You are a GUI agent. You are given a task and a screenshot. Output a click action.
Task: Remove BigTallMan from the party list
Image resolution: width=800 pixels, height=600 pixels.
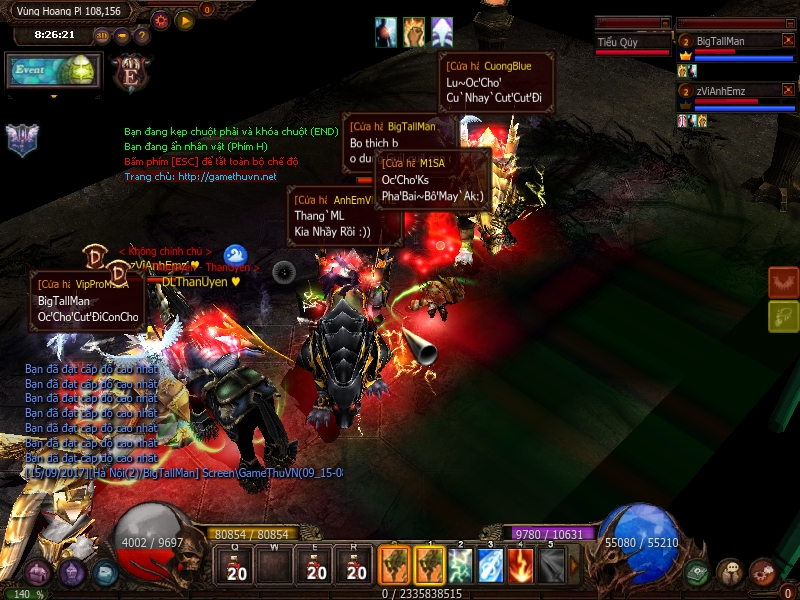pyautogui.click(x=788, y=41)
